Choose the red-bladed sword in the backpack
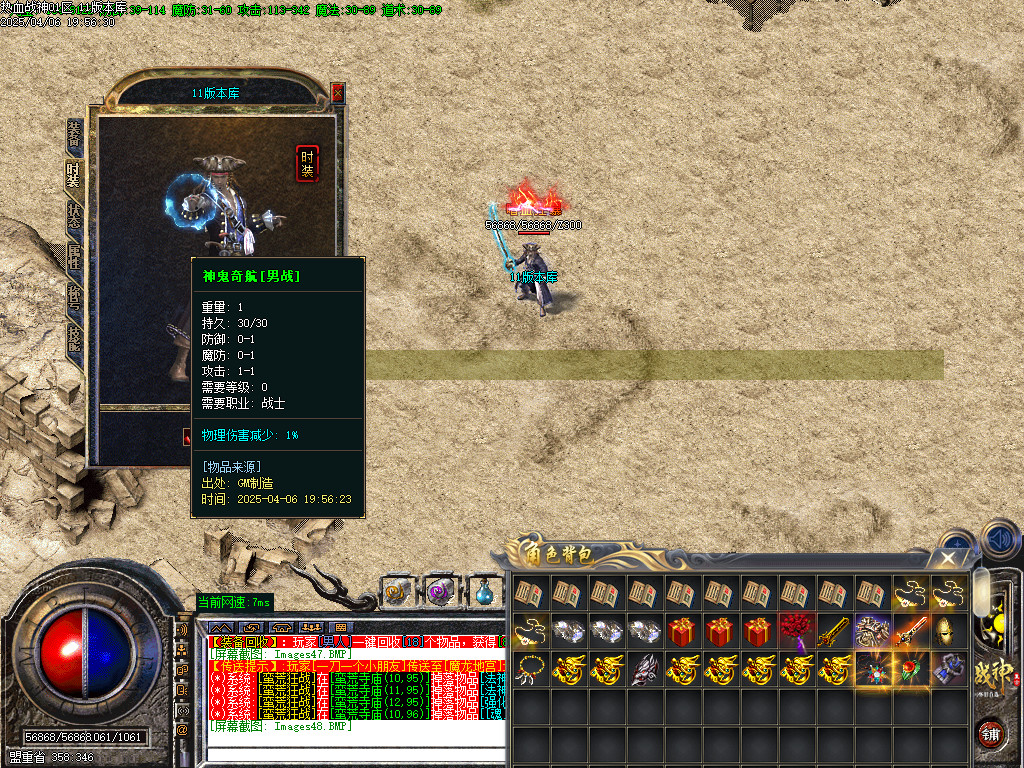 pyautogui.click(x=910, y=631)
